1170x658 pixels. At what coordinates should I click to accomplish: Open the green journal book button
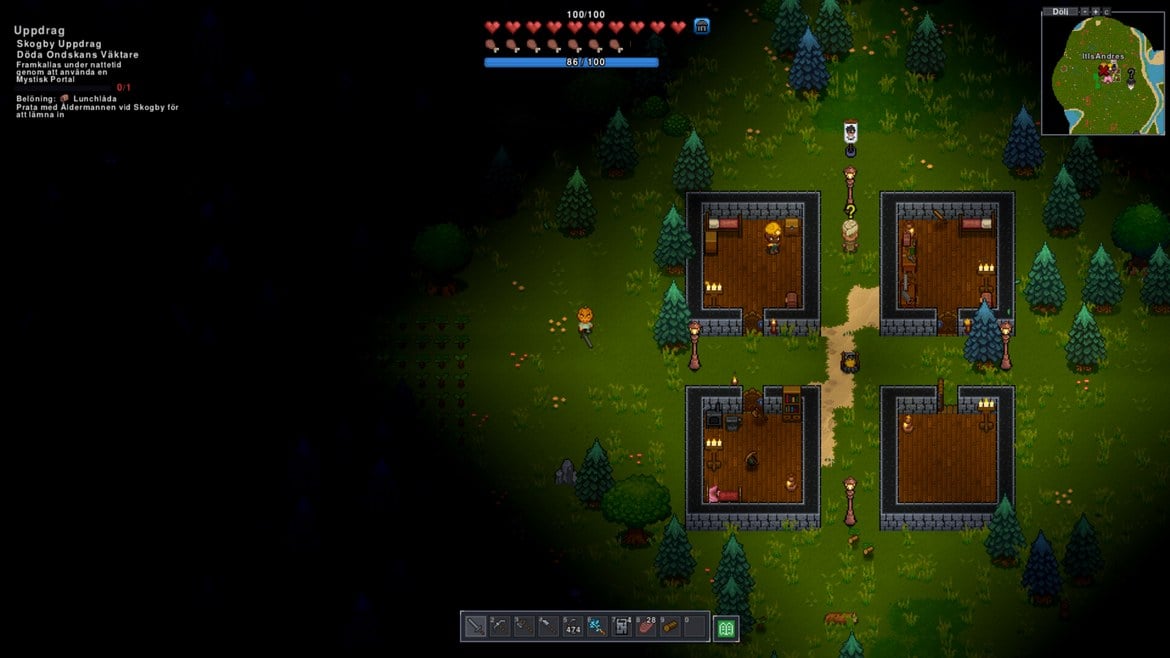pyautogui.click(x=726, y=628)
